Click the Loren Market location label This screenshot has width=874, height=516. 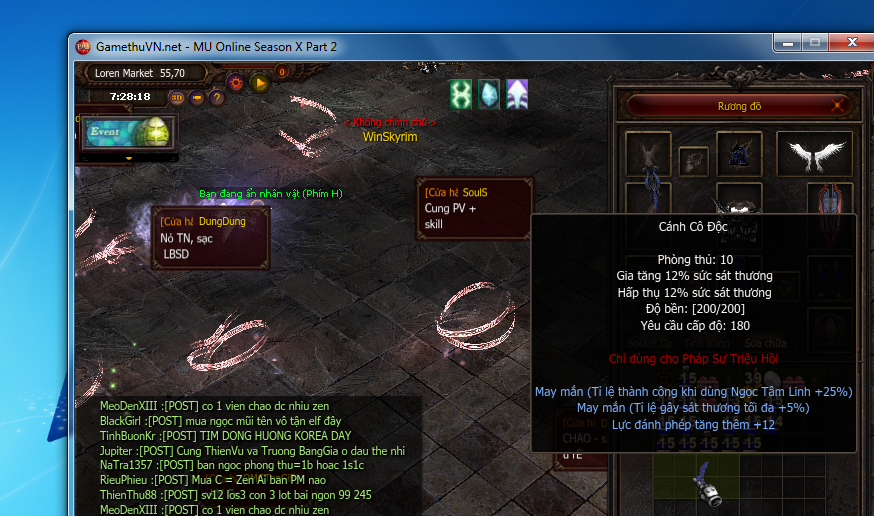coord(139,73)
